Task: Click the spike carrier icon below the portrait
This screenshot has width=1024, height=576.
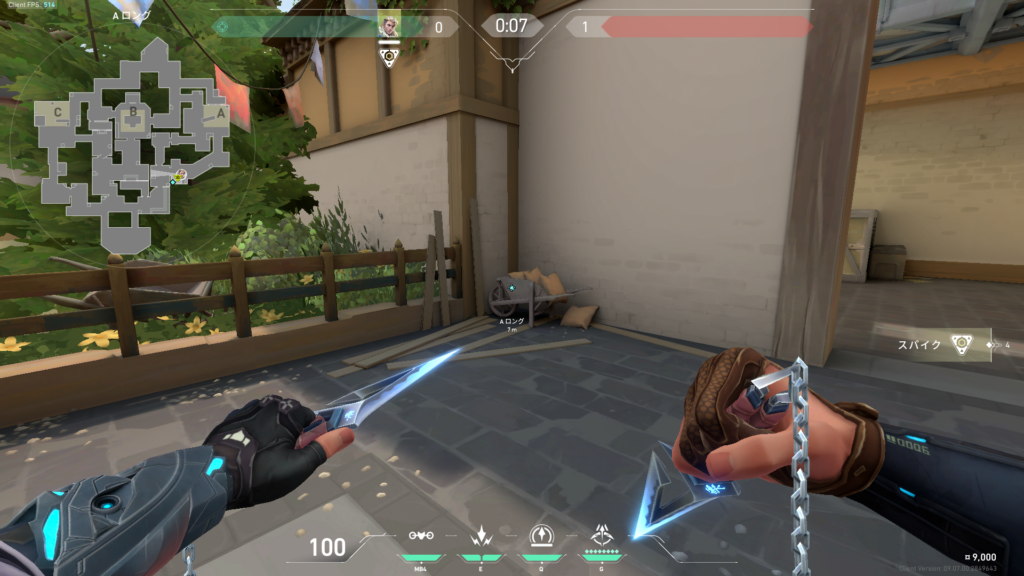Action: (x=390, y=57)
